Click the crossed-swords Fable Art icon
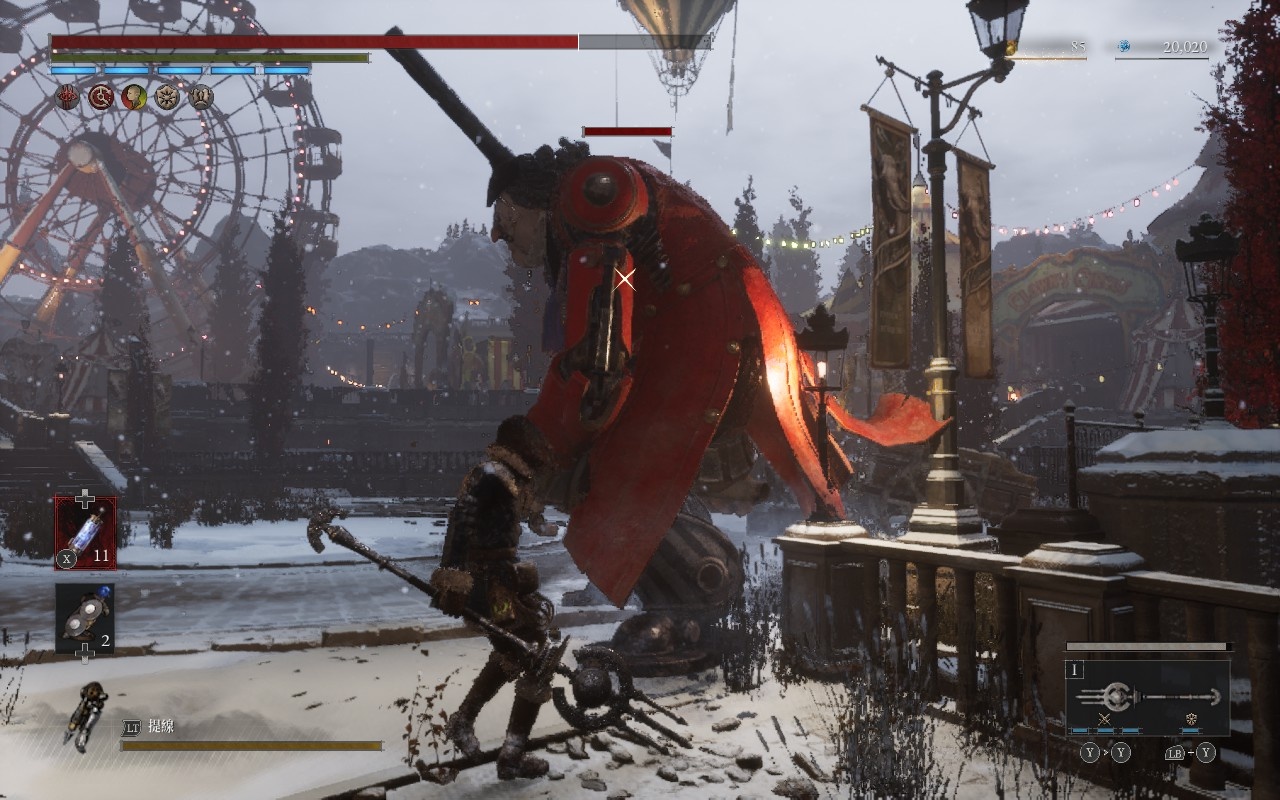Viewport: 1280px width, 800px height. (x=1104, y=719)
